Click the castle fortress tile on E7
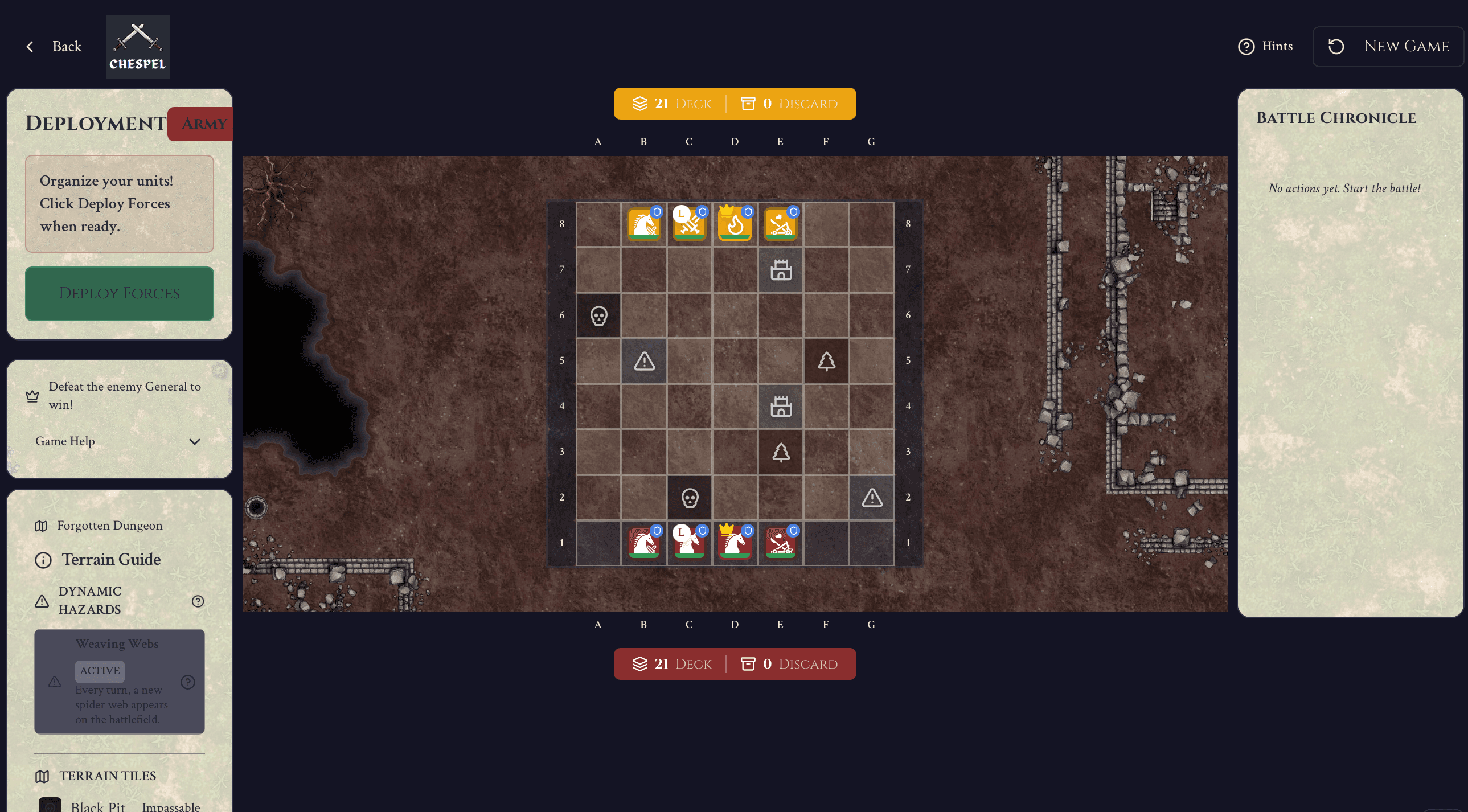The image size is (1468, 812). [780, 270]
